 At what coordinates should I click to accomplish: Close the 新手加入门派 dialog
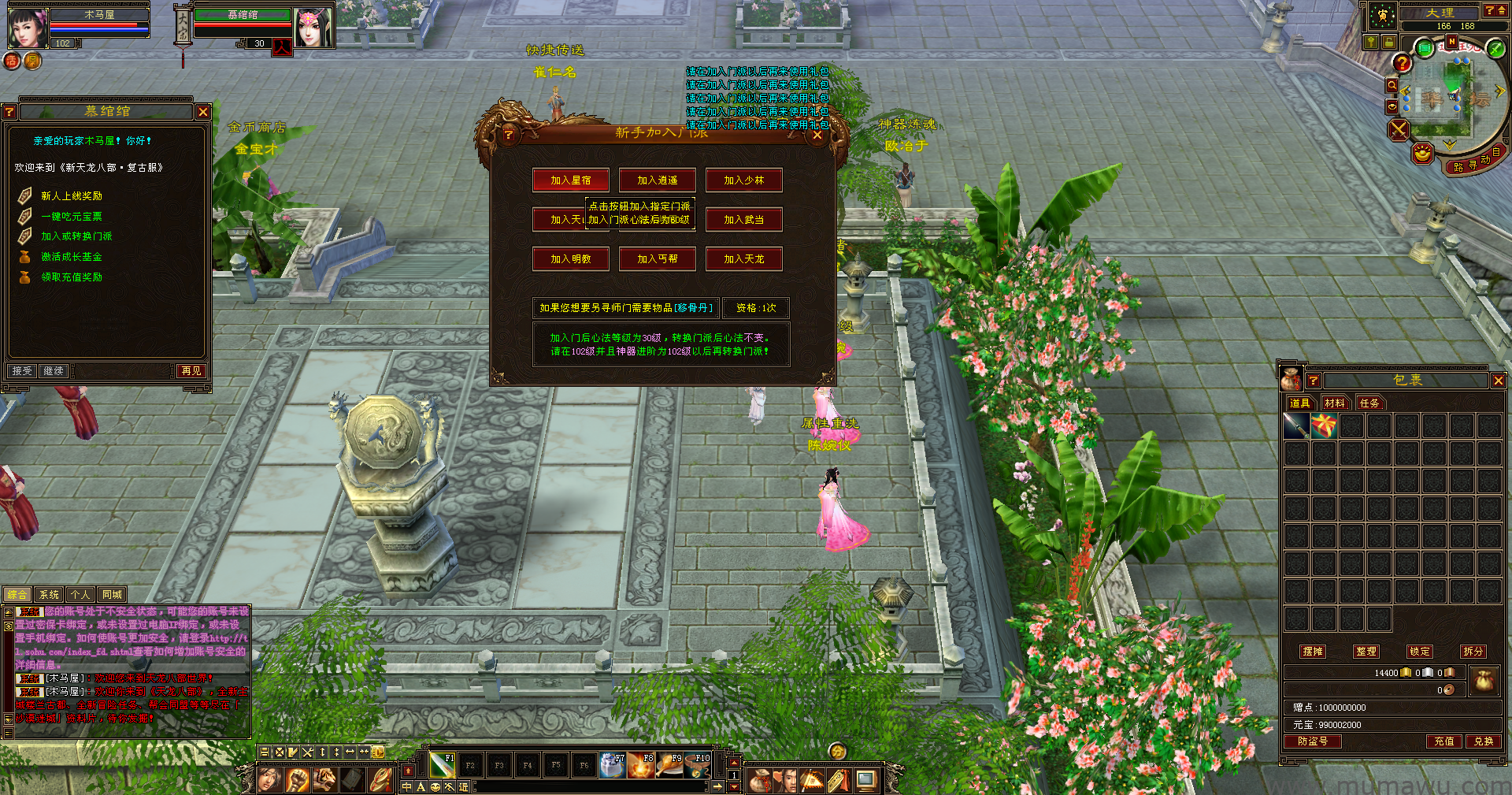point(817,135)
